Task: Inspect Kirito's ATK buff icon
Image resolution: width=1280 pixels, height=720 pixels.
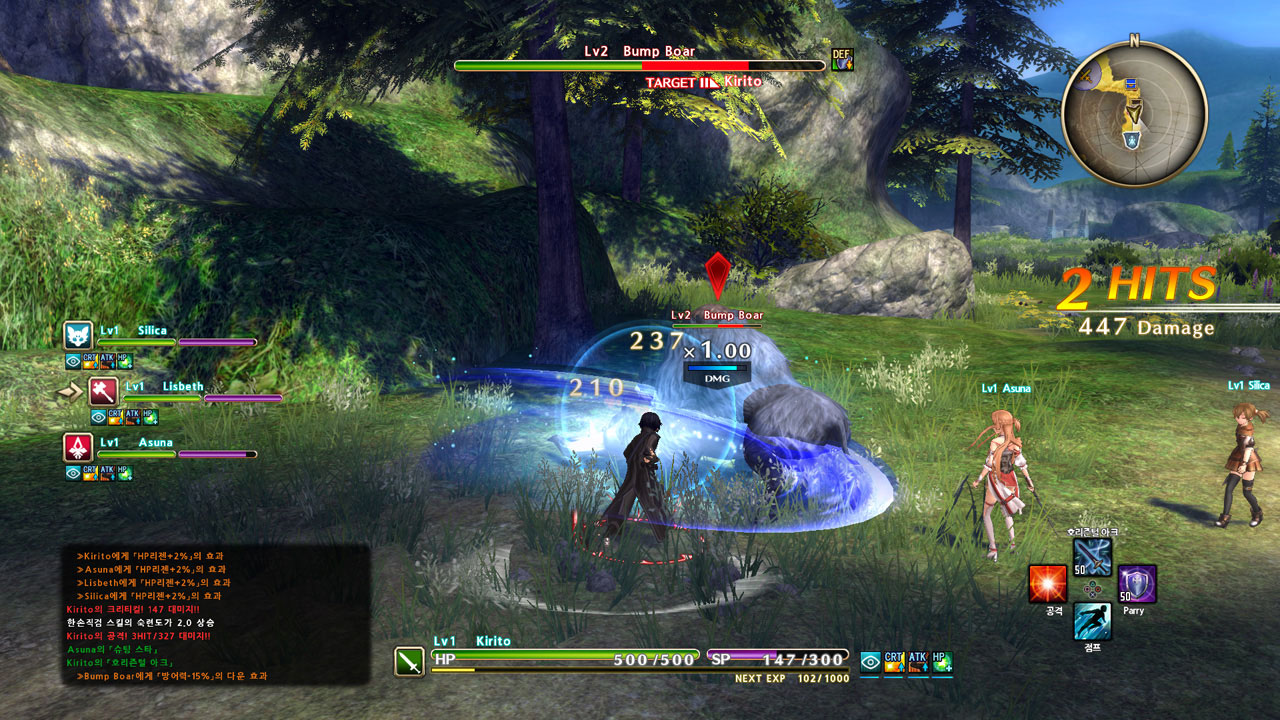Action: [x=917, y=661]
